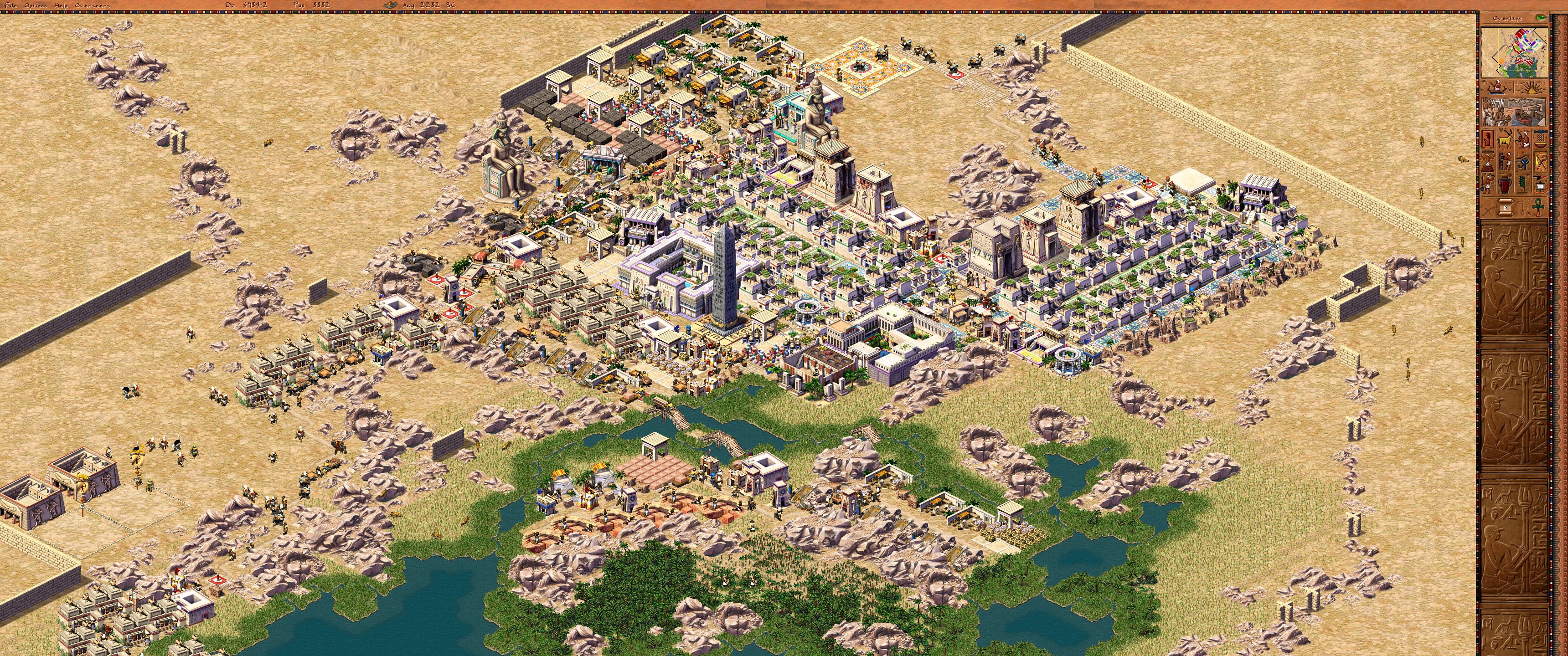Open the Help menu
The height and width of the screenshot is (656, 1568).
click(61, 5)
